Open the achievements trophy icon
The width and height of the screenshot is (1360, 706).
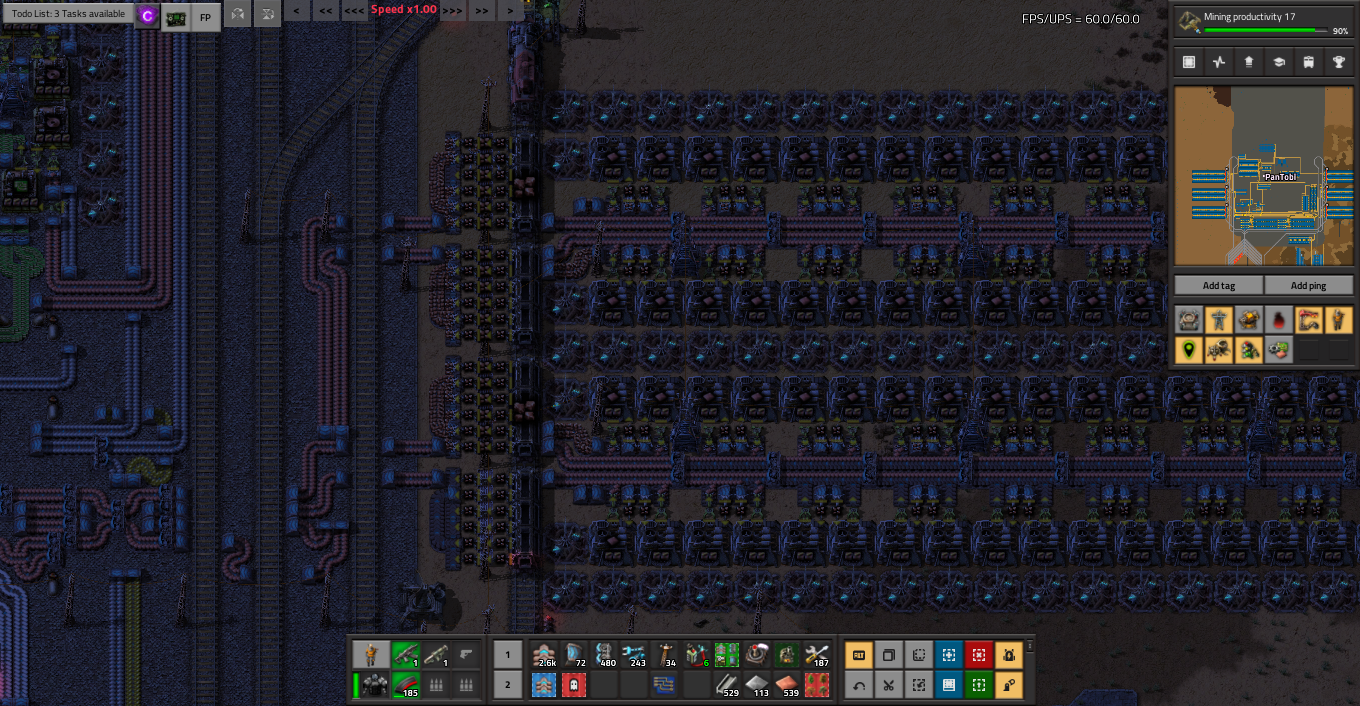1338,62
